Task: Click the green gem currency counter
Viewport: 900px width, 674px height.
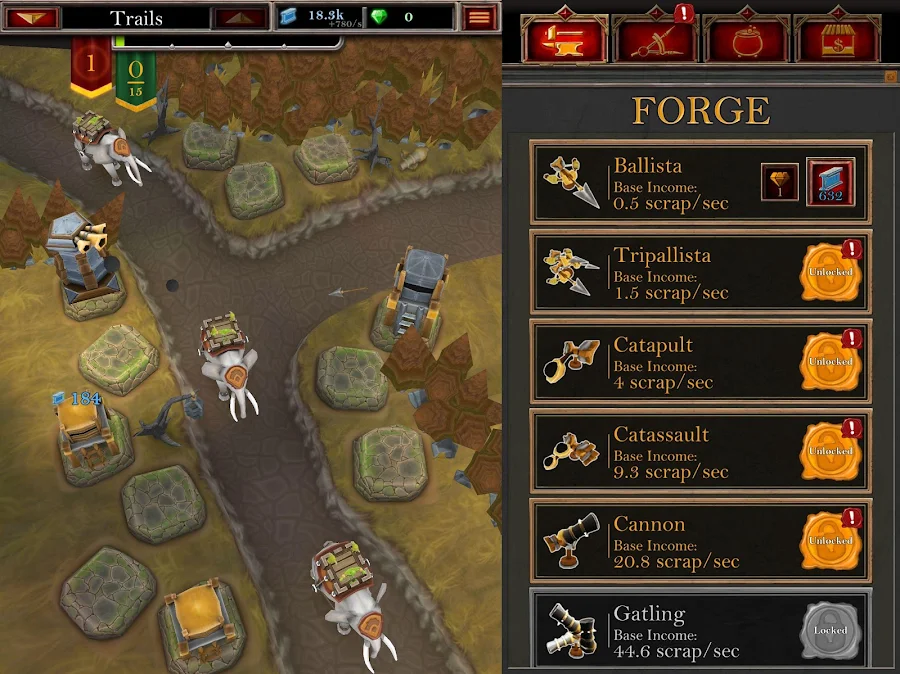Action: pyautogui.click(x=395, y=17)
